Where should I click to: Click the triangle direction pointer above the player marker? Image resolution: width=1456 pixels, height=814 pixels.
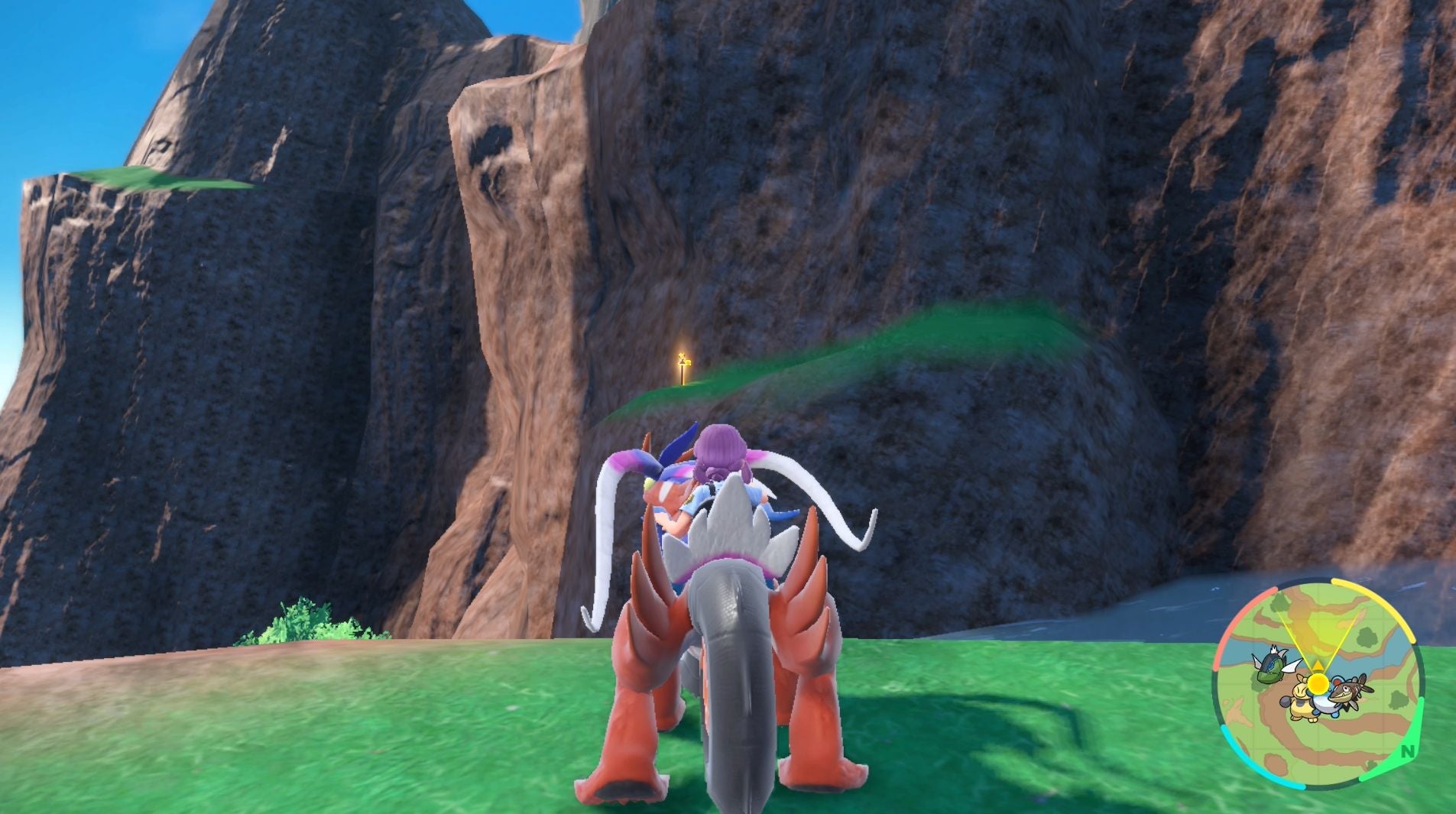pyautogui.click(x=1318, y=663)
